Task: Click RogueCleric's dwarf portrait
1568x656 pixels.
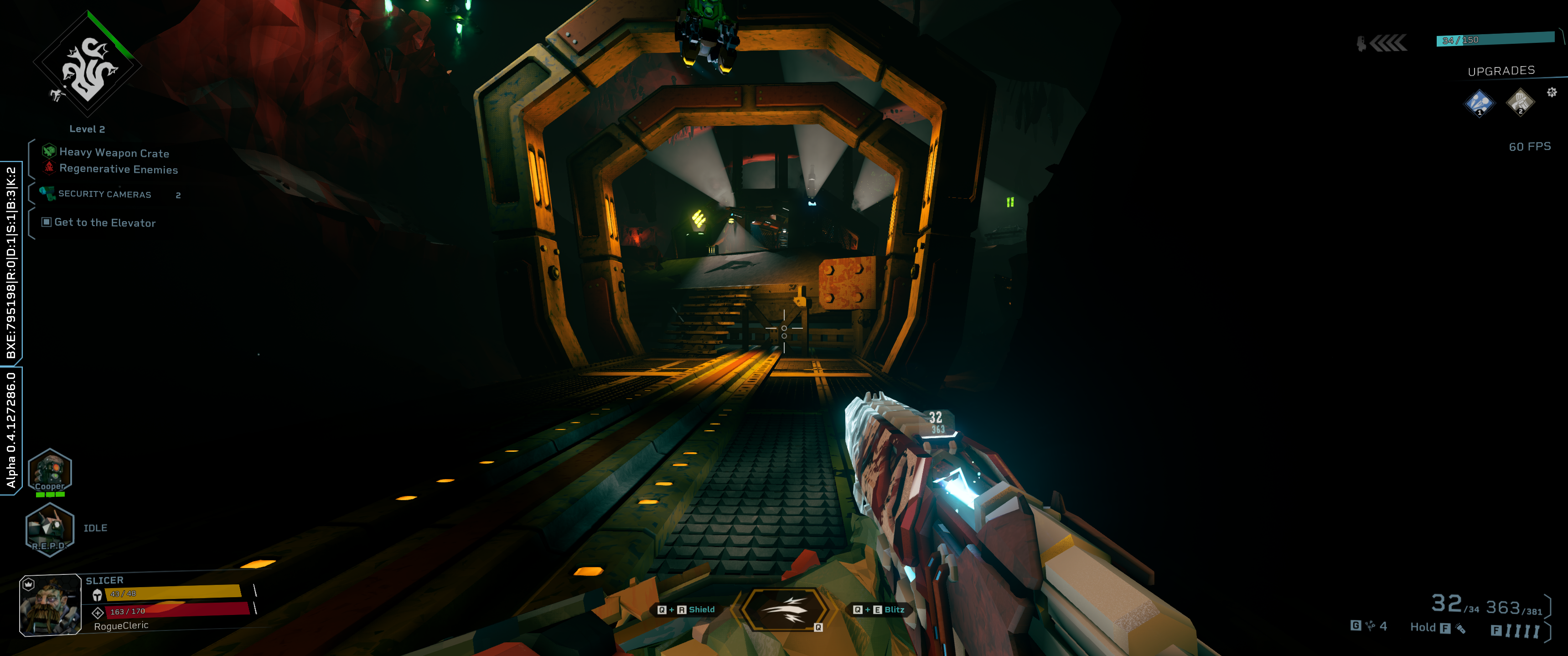Action: (x=51, y=605)
